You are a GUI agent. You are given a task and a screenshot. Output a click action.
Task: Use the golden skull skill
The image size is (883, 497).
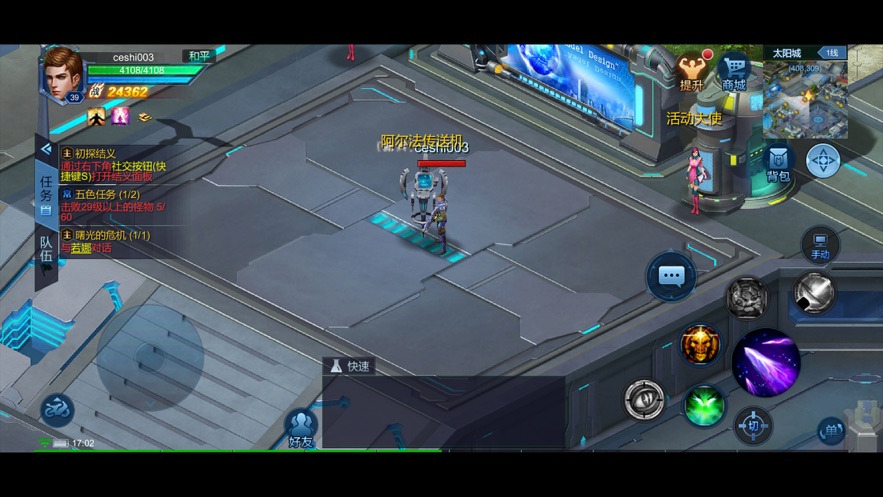(x=700, y=346)
